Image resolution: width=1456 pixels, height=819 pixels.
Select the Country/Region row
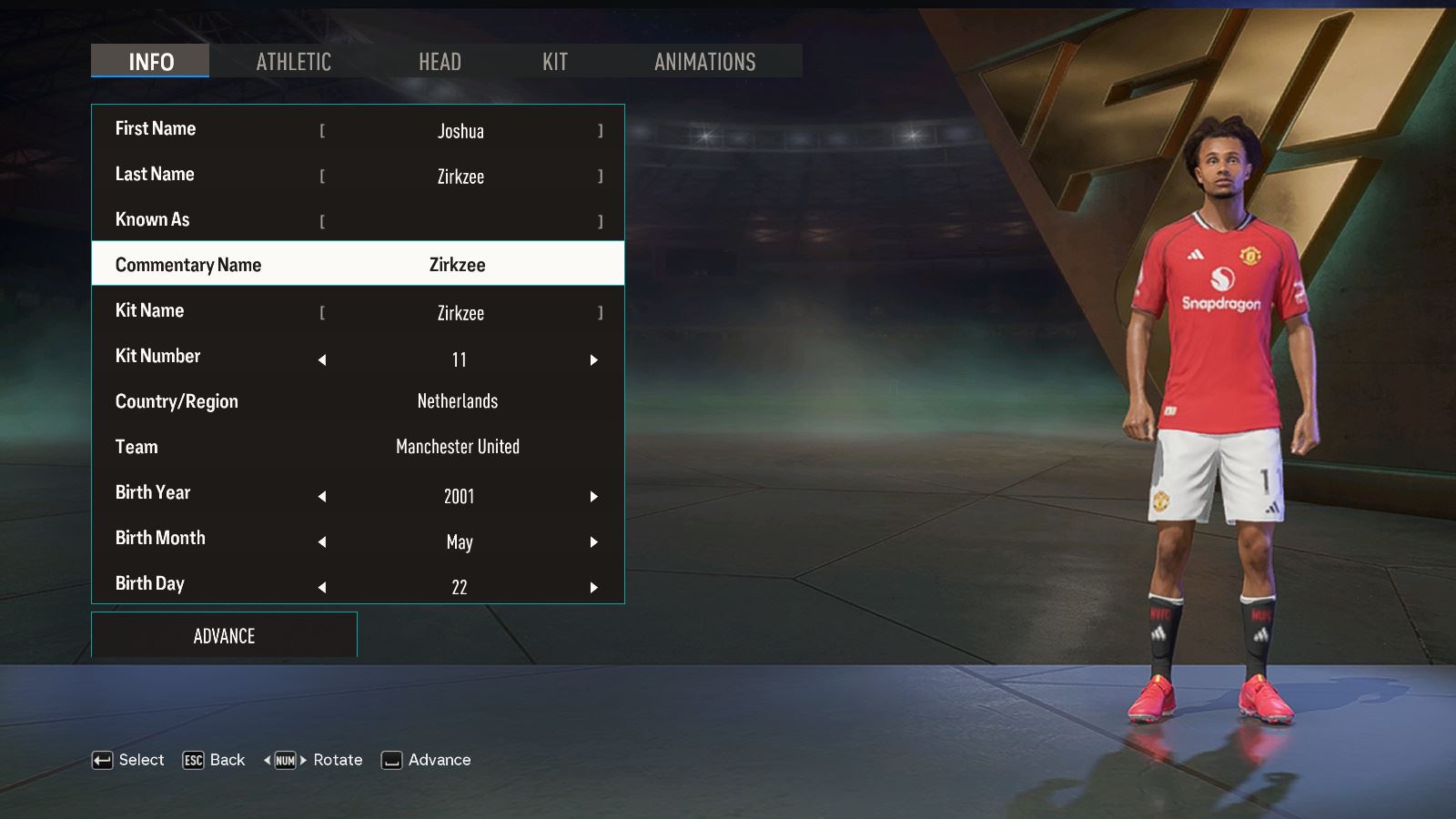[358, 401]
